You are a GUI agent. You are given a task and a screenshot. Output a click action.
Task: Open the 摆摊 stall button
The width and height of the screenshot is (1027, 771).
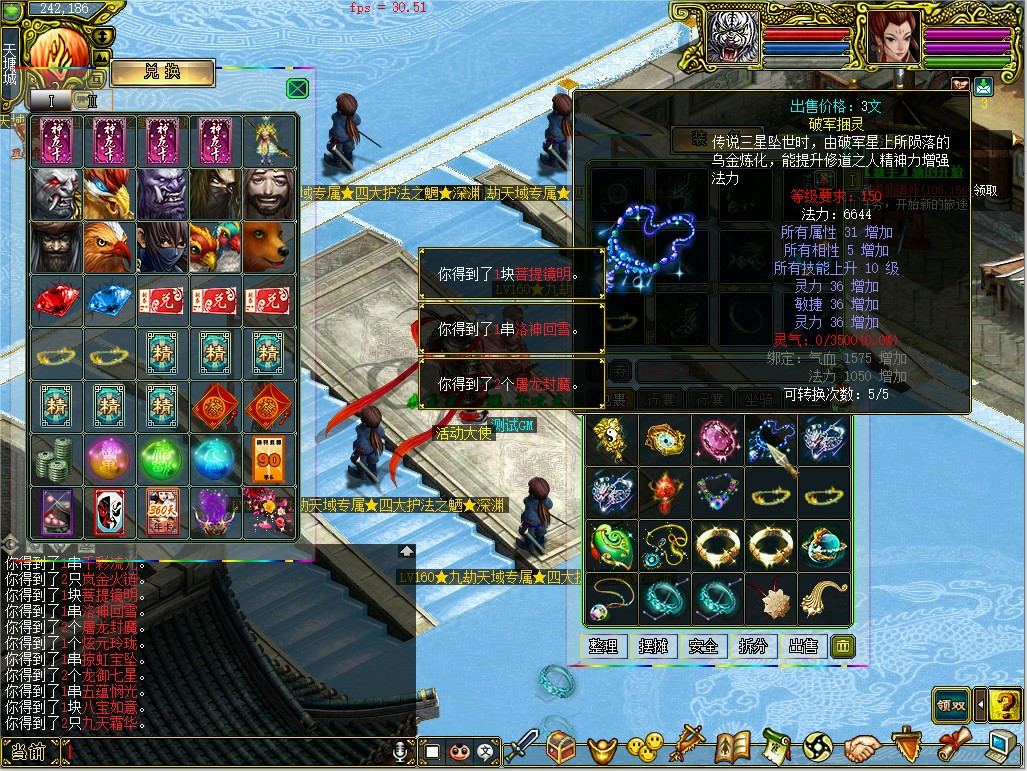[x=653, y=646]
